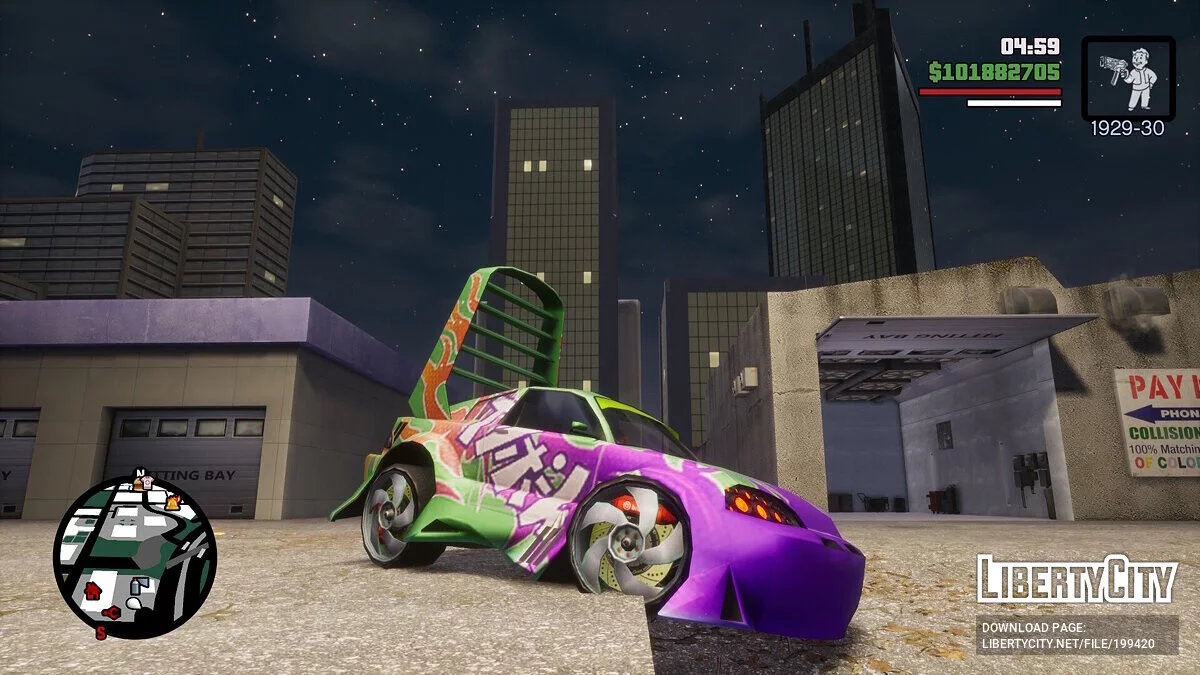Click the circular radar minimap
Image resolution: width=1200 pixels, height=675 pixels.
tap(134, 557)
